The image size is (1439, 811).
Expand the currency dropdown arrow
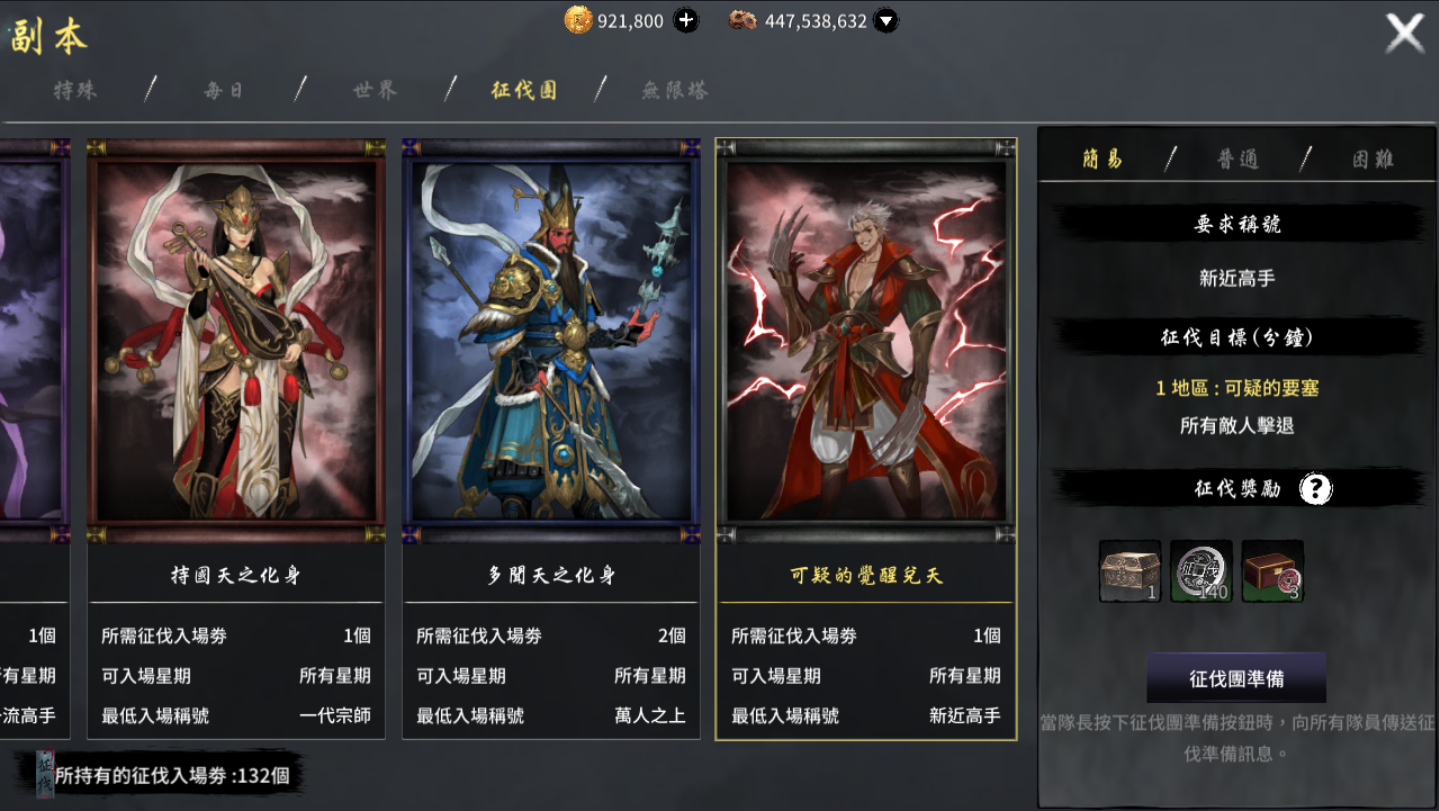pyautogui.click(x=886, y=20)
